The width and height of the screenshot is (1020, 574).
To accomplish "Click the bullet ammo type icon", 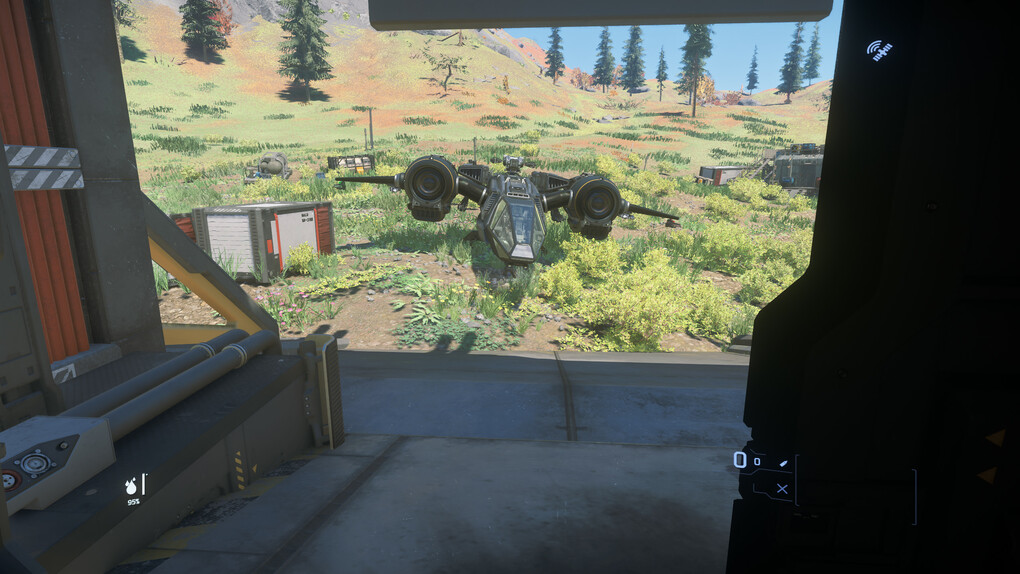I will coord(783,461).
